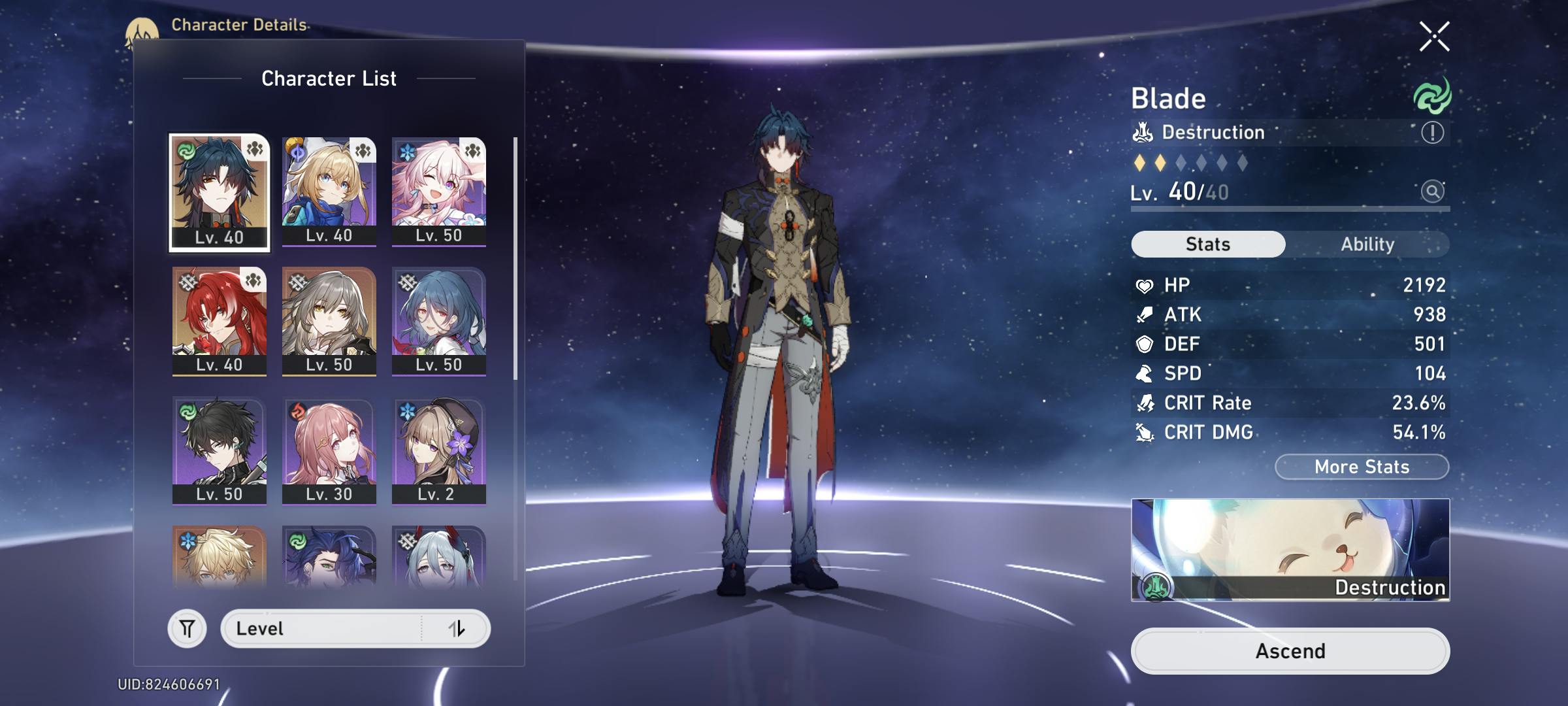Close the Character Details screen

point(1434,37)
